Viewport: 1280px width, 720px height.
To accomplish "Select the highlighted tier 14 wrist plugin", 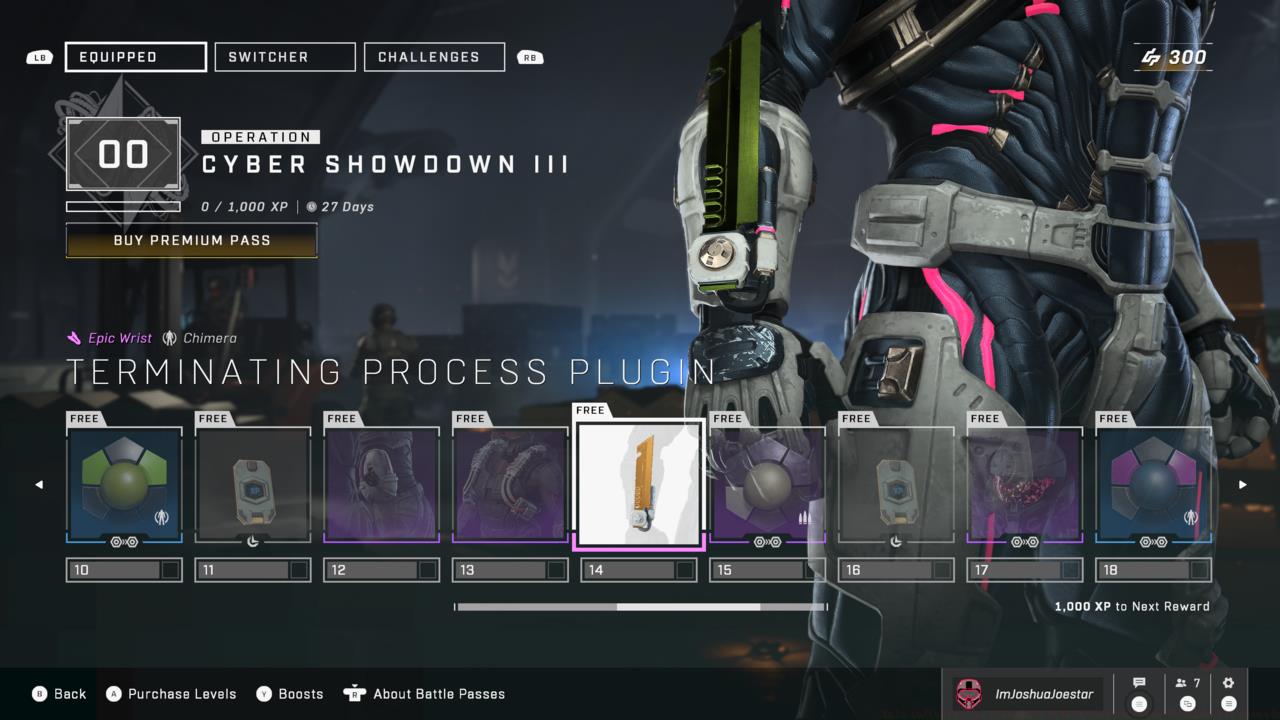I will tap(639, 484).
